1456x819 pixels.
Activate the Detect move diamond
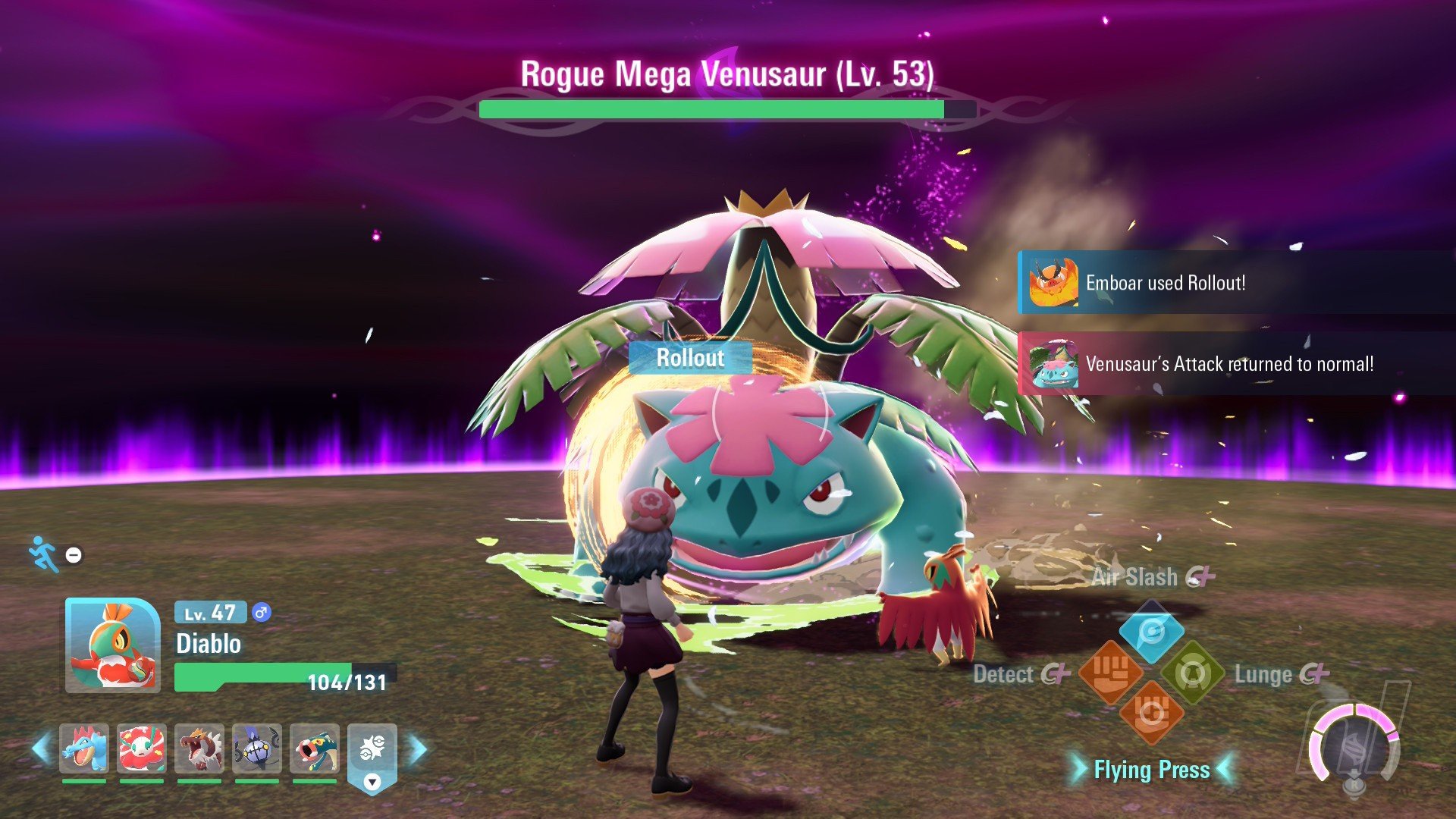coord(1110,673)
